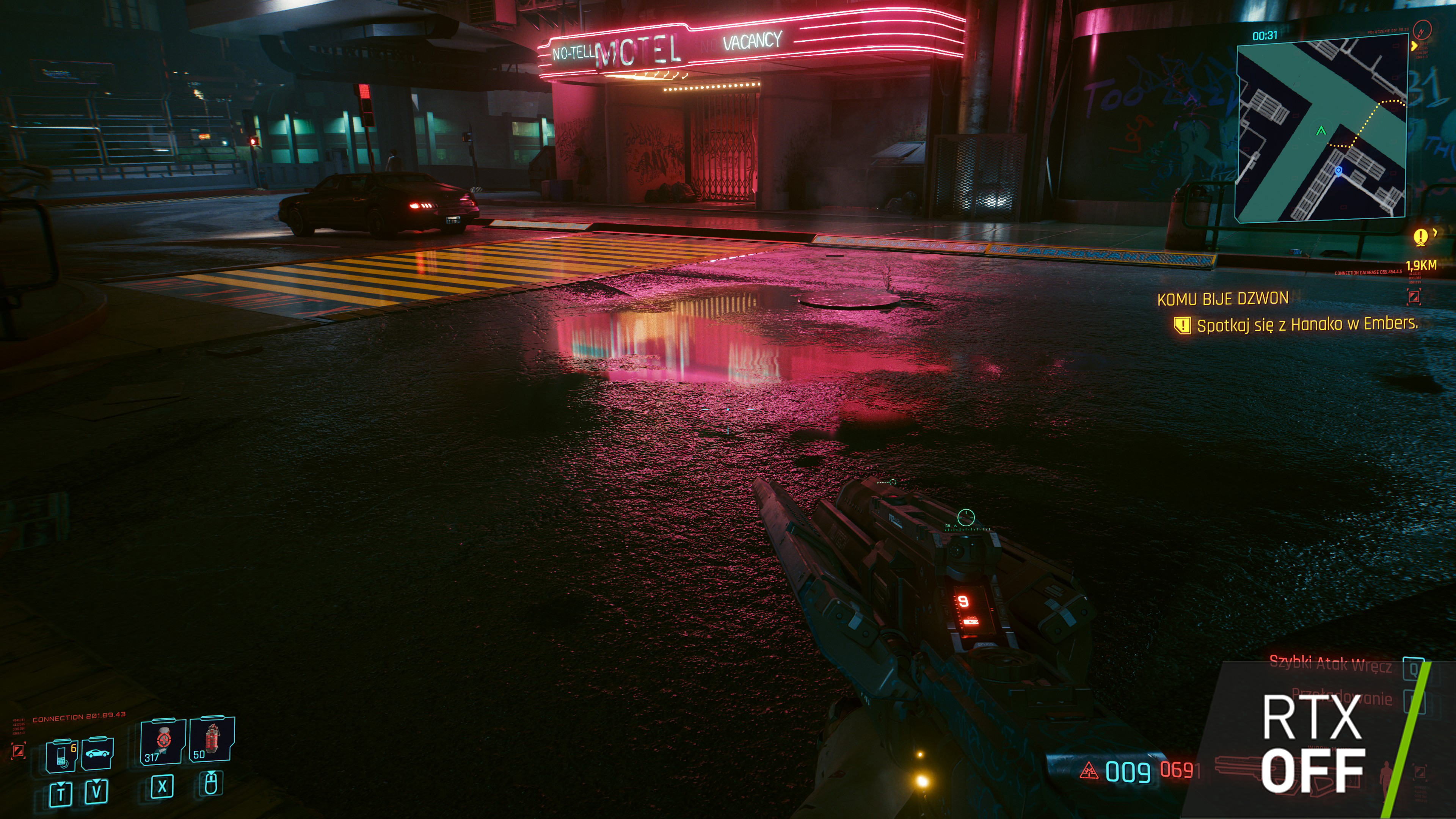Image resolution: width=1456 pixels, height=819 pixels.
Task: Click the blue marker on the minimap
Action: 1338,169
